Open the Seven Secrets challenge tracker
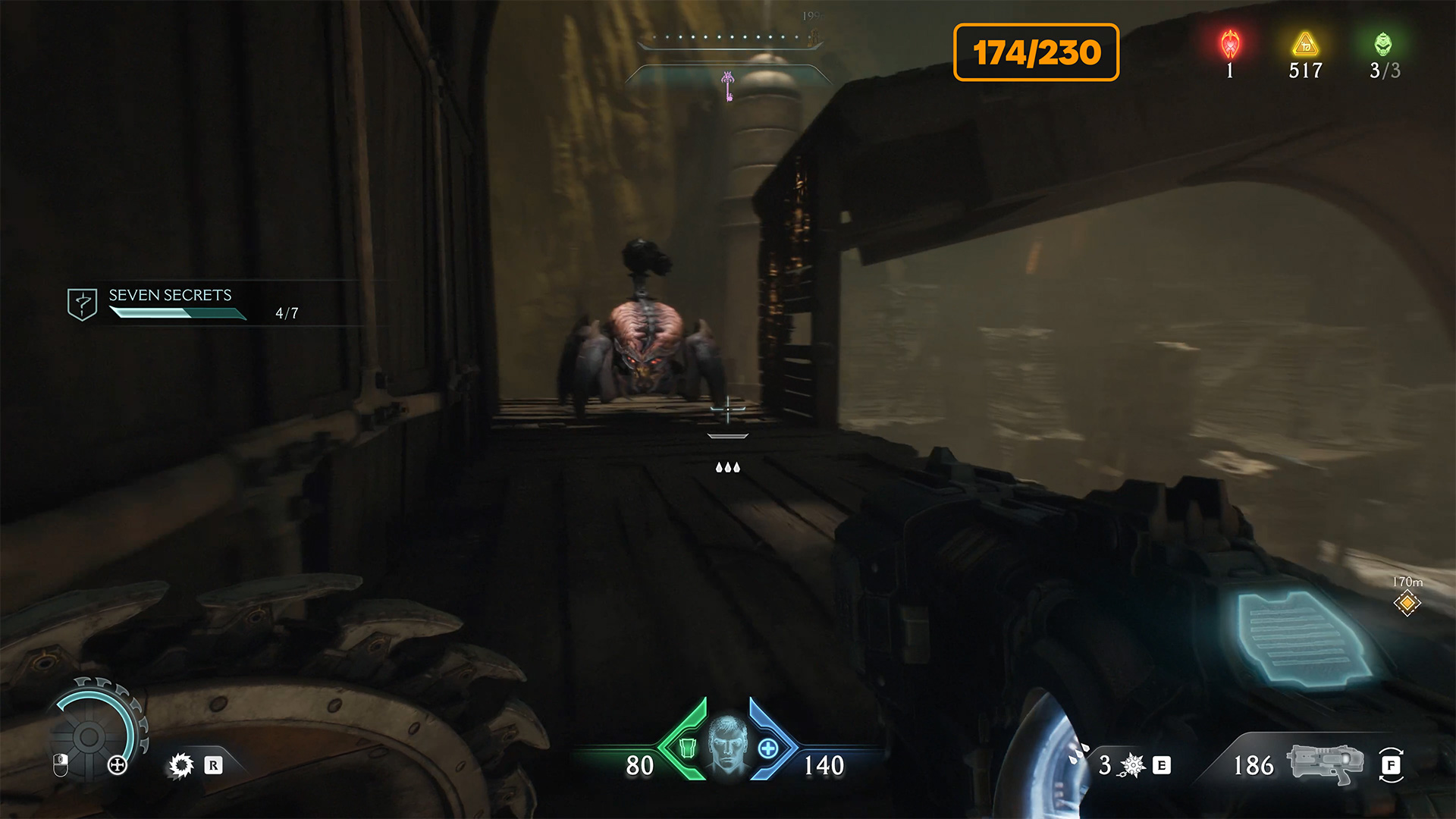 pyautogui.click(x=170, y=303)
